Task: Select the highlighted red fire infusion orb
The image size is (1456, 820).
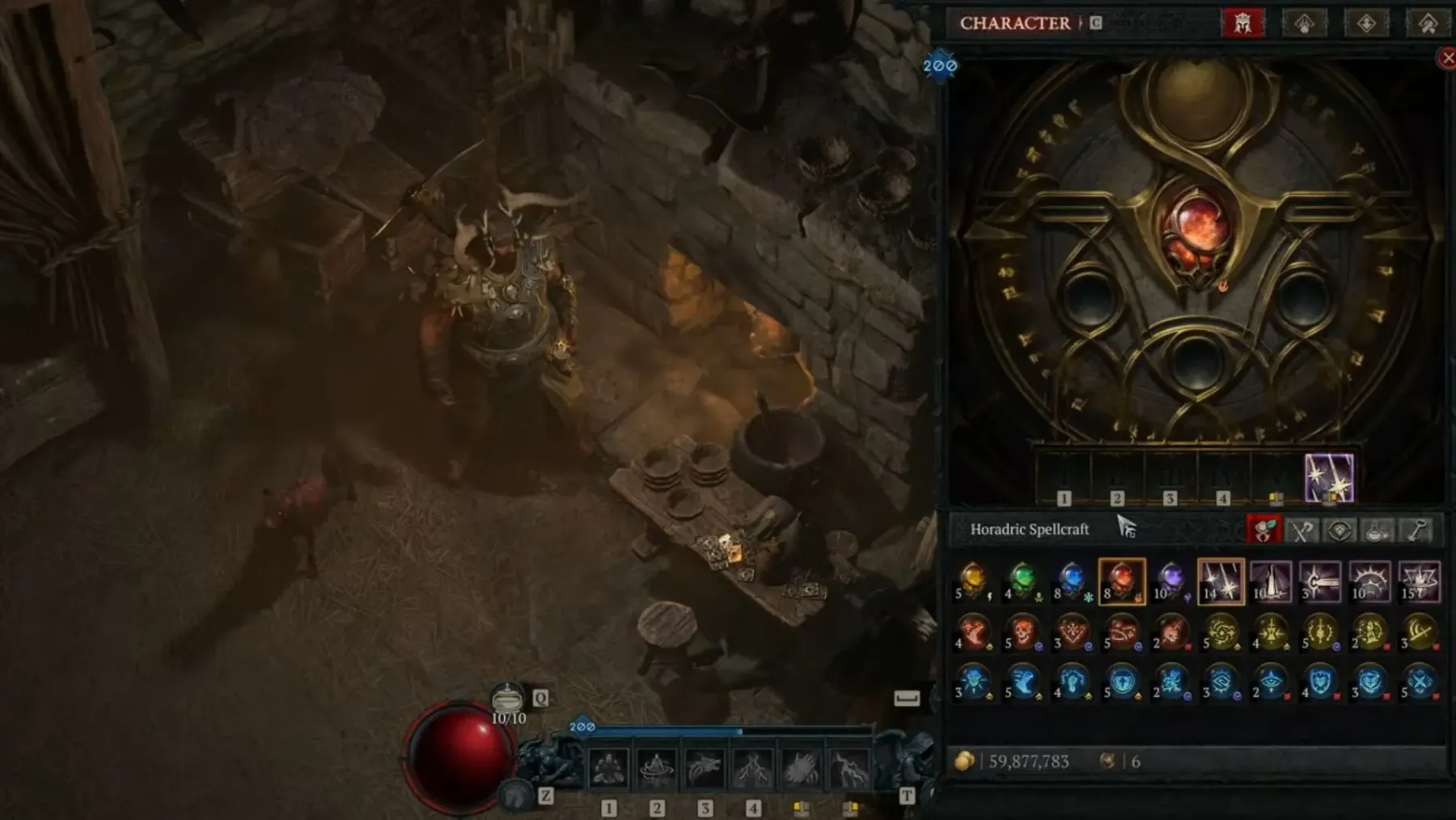Action: point(1122,581)
